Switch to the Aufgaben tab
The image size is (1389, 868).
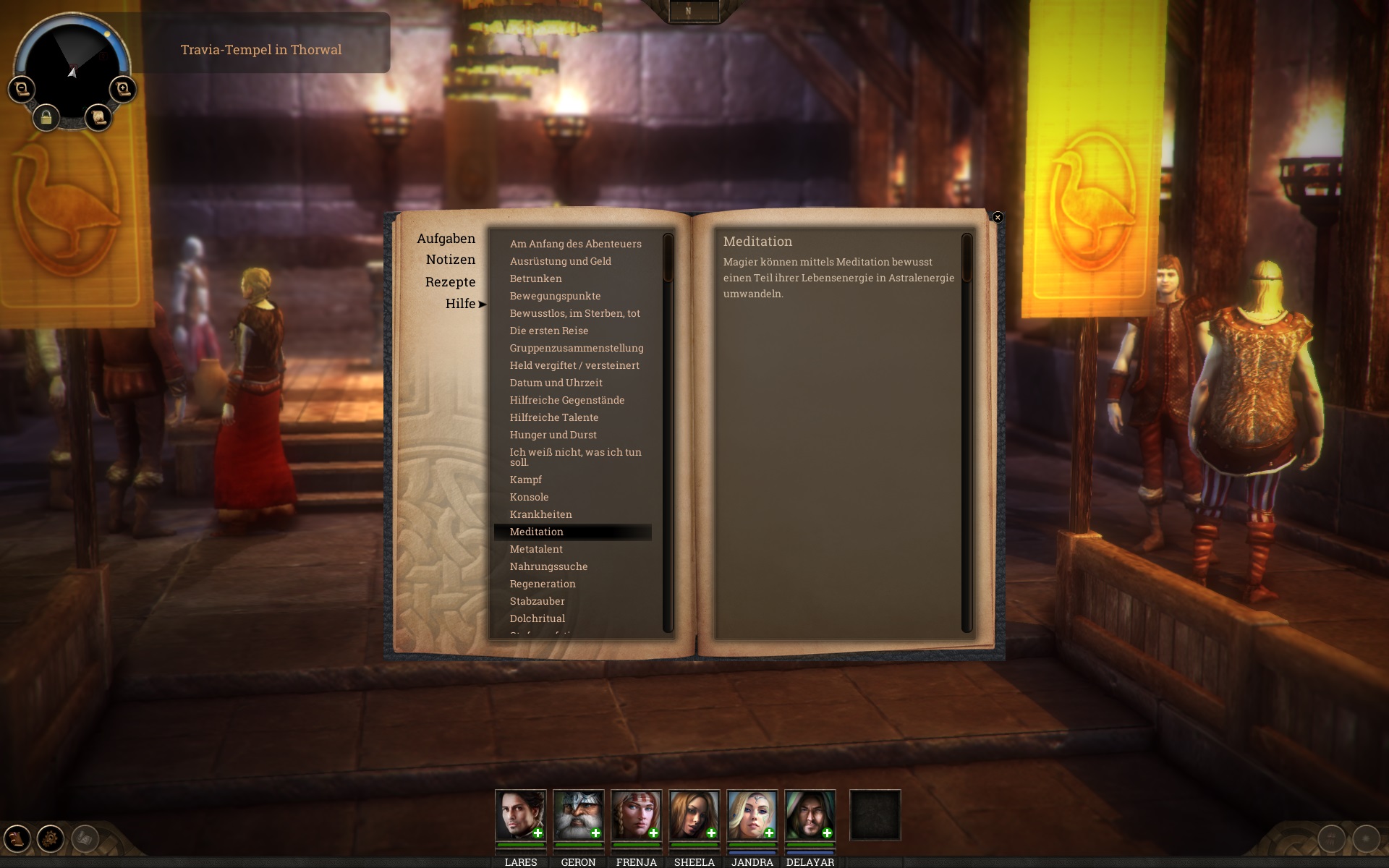(x=446, y=239)
